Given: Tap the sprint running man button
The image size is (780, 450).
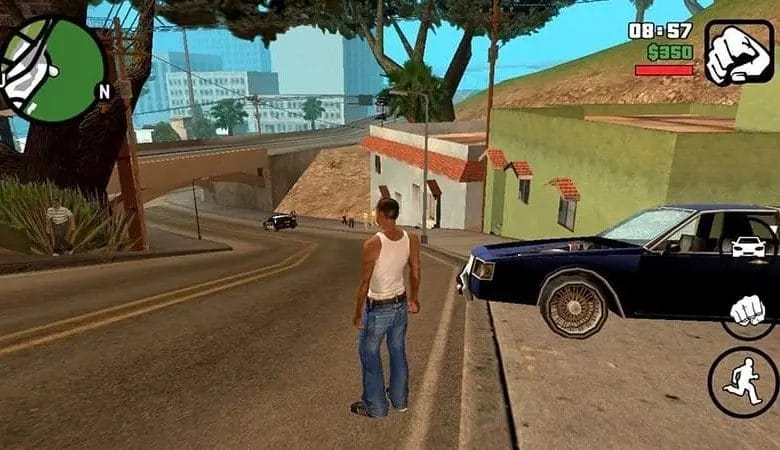Looking at the screenshot, I should (x=743, y=381).
